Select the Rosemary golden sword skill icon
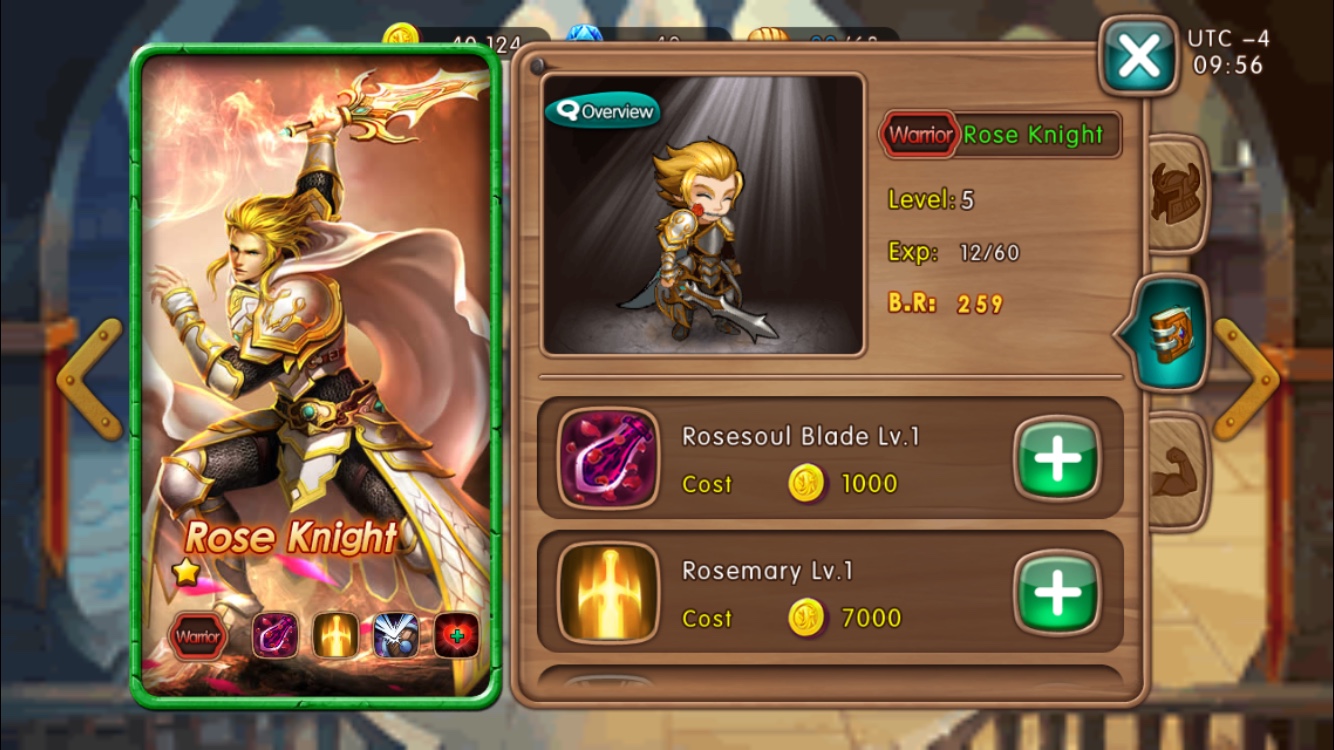The width and height of the screenshot is (1334, 750). click(x=608, y=593)
